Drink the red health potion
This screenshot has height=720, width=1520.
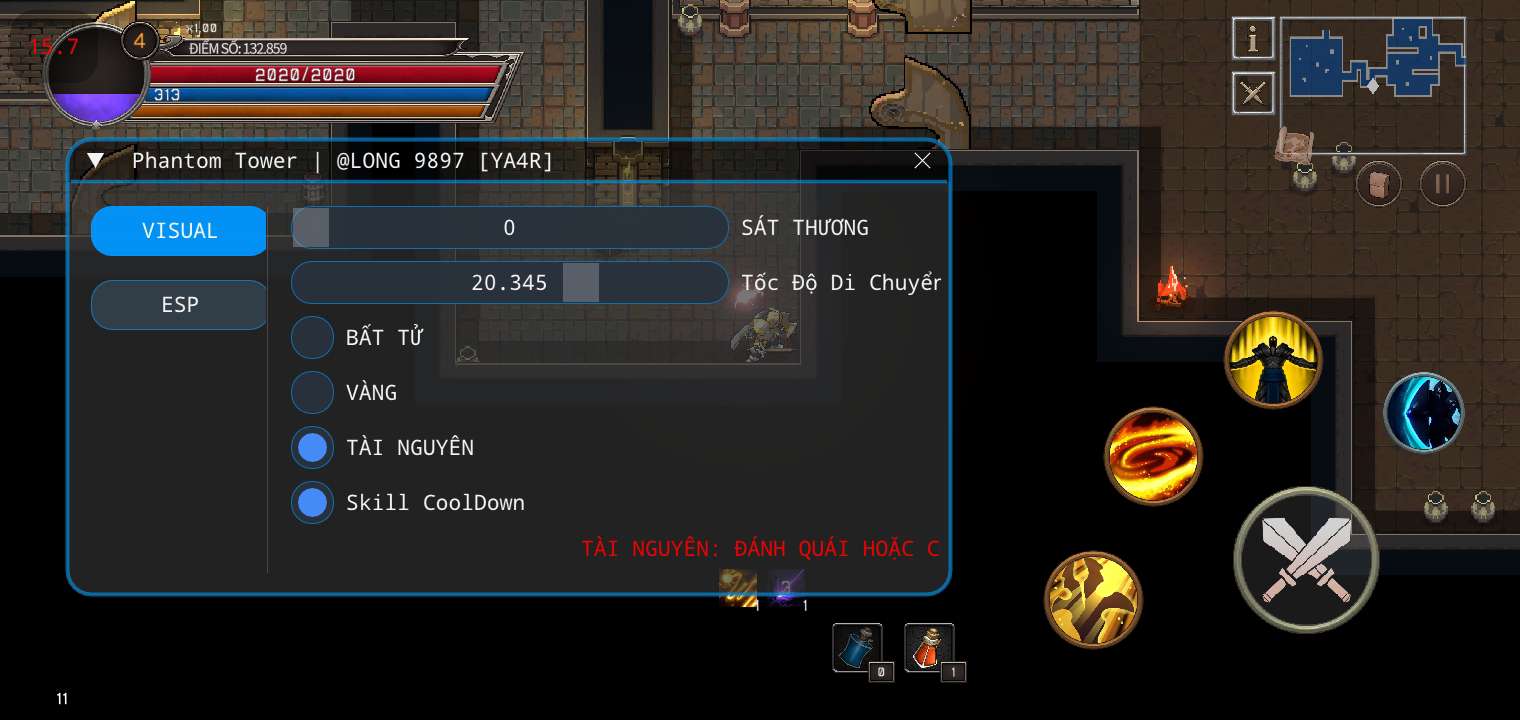929,648
